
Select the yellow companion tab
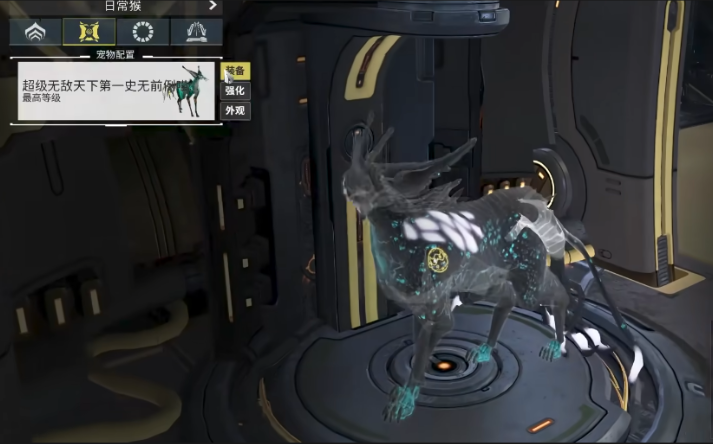[x=90, y=31]
